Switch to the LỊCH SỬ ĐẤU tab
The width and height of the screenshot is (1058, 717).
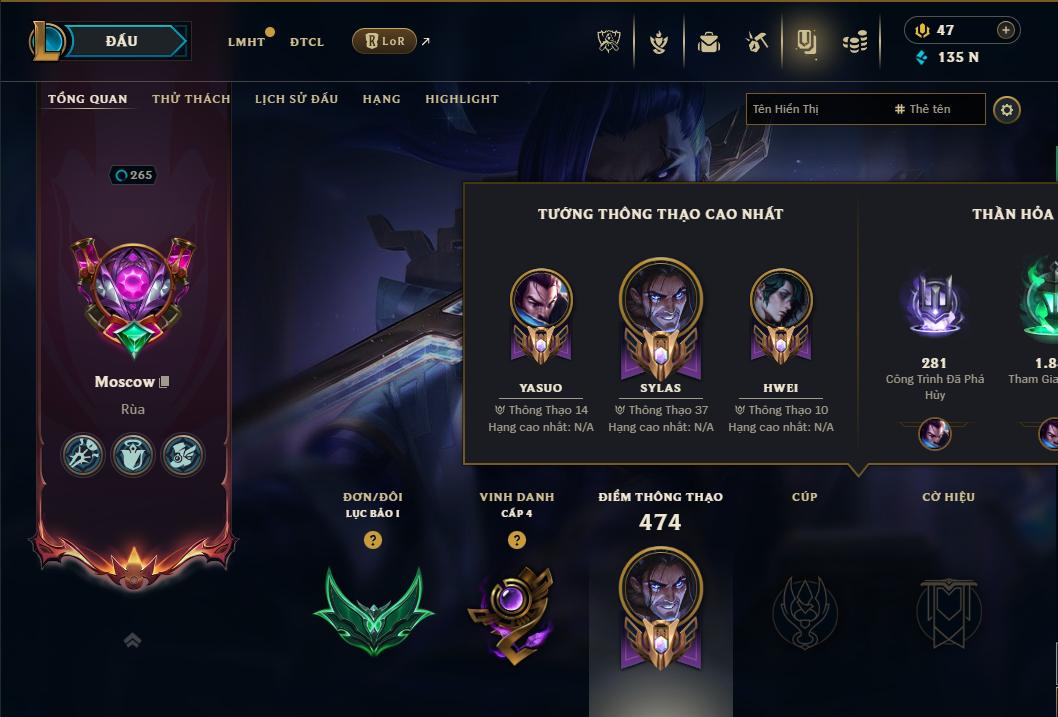[x=296, y=99]
